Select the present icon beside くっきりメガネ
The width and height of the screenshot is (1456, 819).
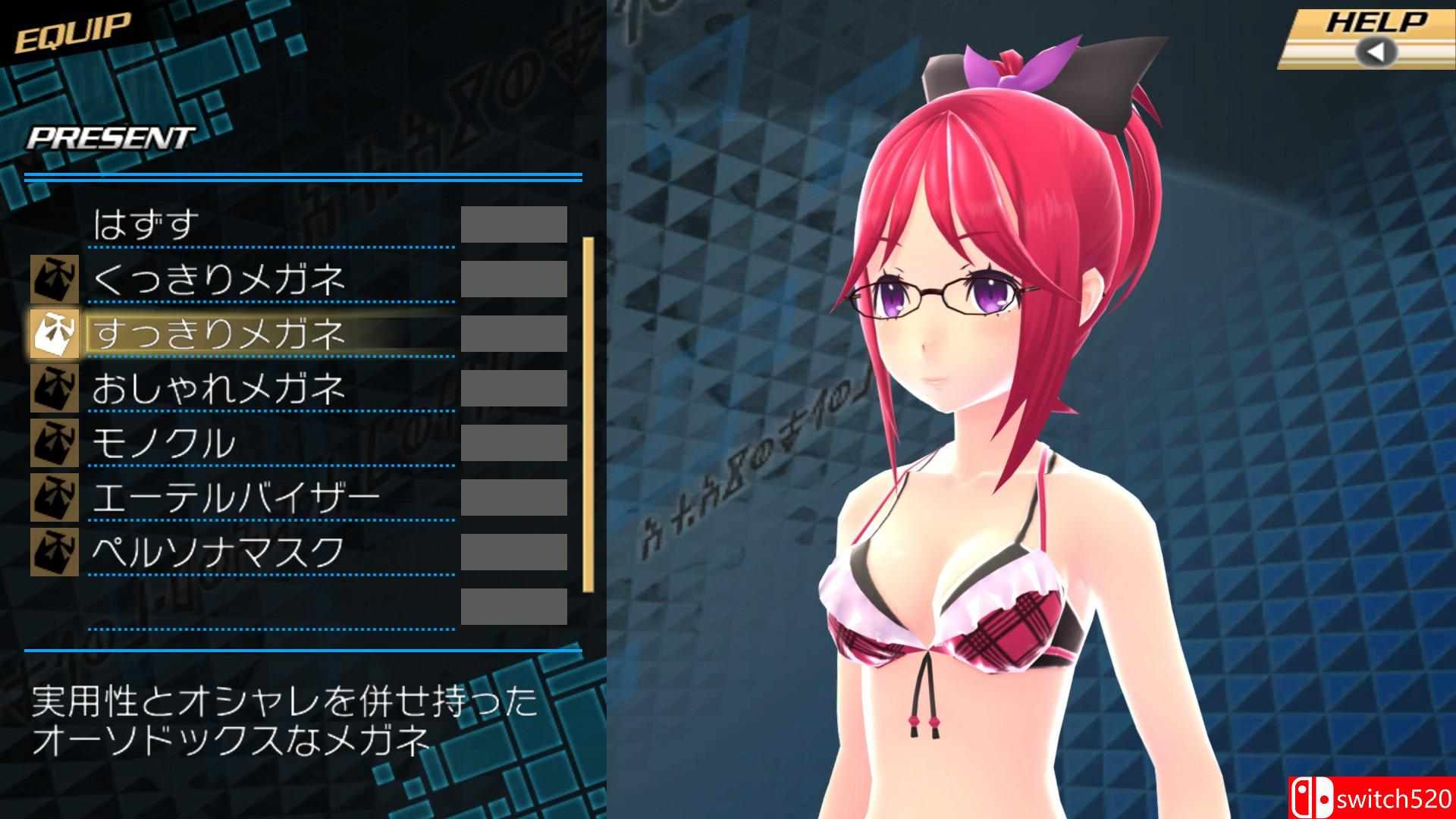click(x=55, y=279)
